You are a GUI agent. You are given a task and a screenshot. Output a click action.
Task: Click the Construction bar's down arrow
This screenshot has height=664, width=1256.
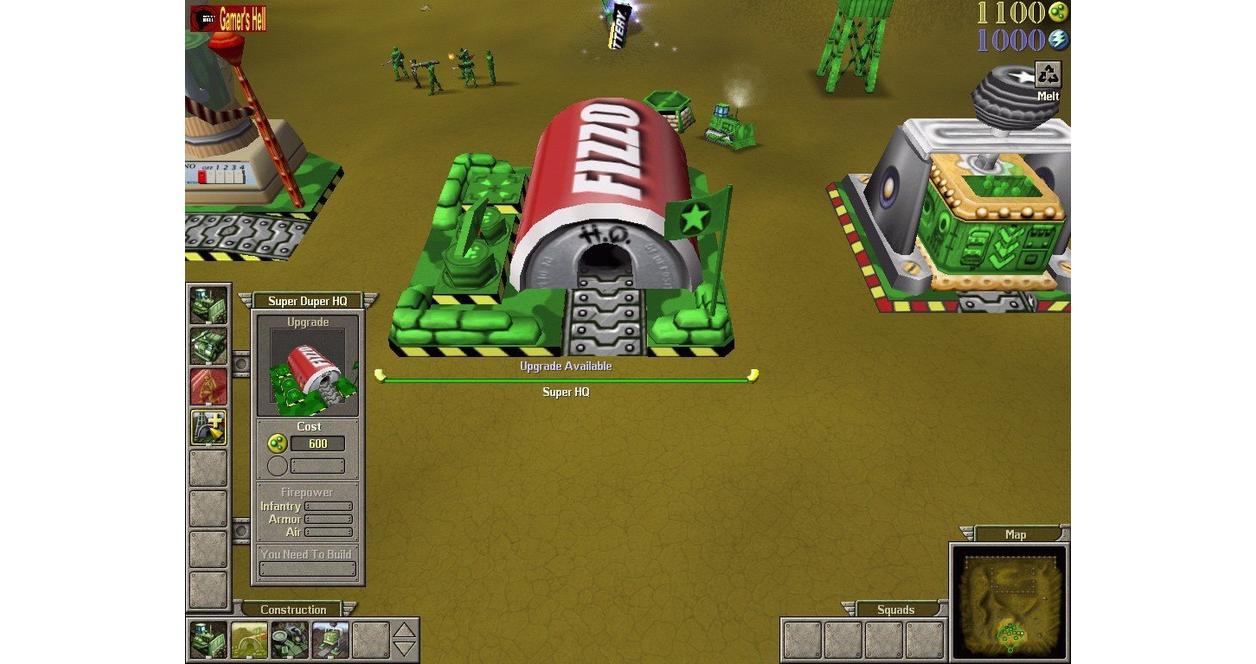tap(404, 649)
